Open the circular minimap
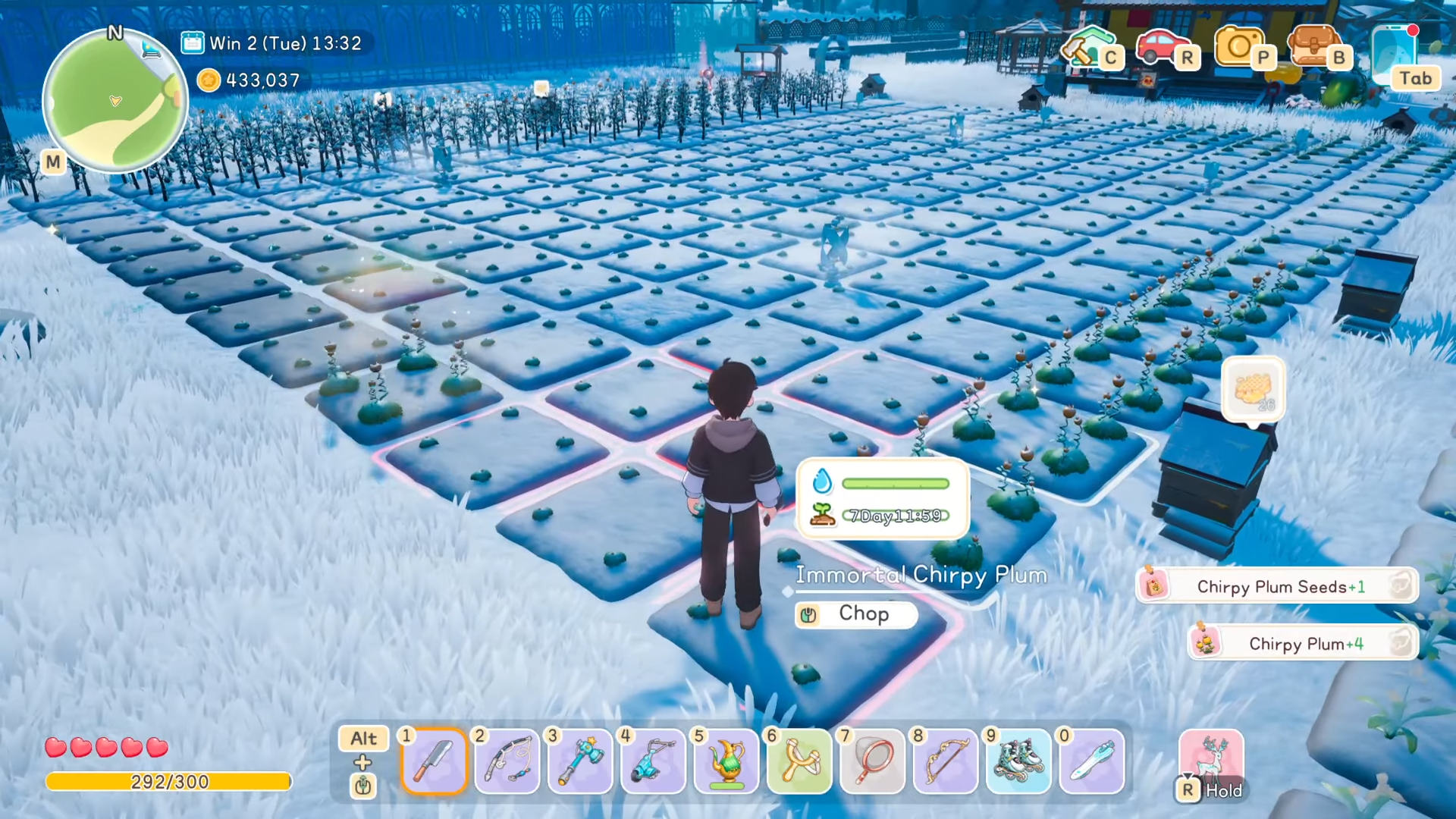Screen dimensions: 1456x819 [x=115, y=100]
